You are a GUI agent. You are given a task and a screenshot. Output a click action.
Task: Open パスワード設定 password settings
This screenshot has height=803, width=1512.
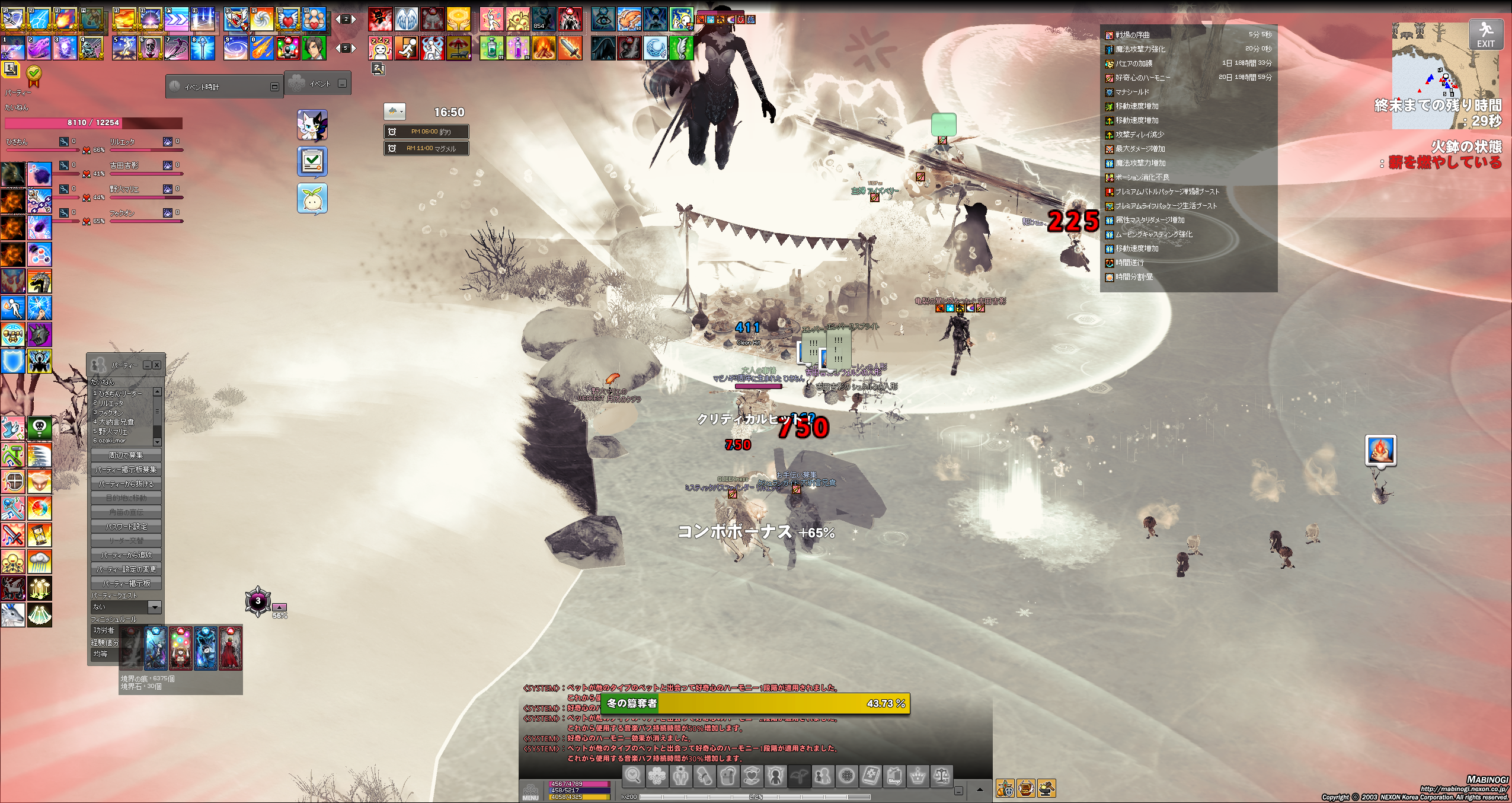(x=126, y=527)
